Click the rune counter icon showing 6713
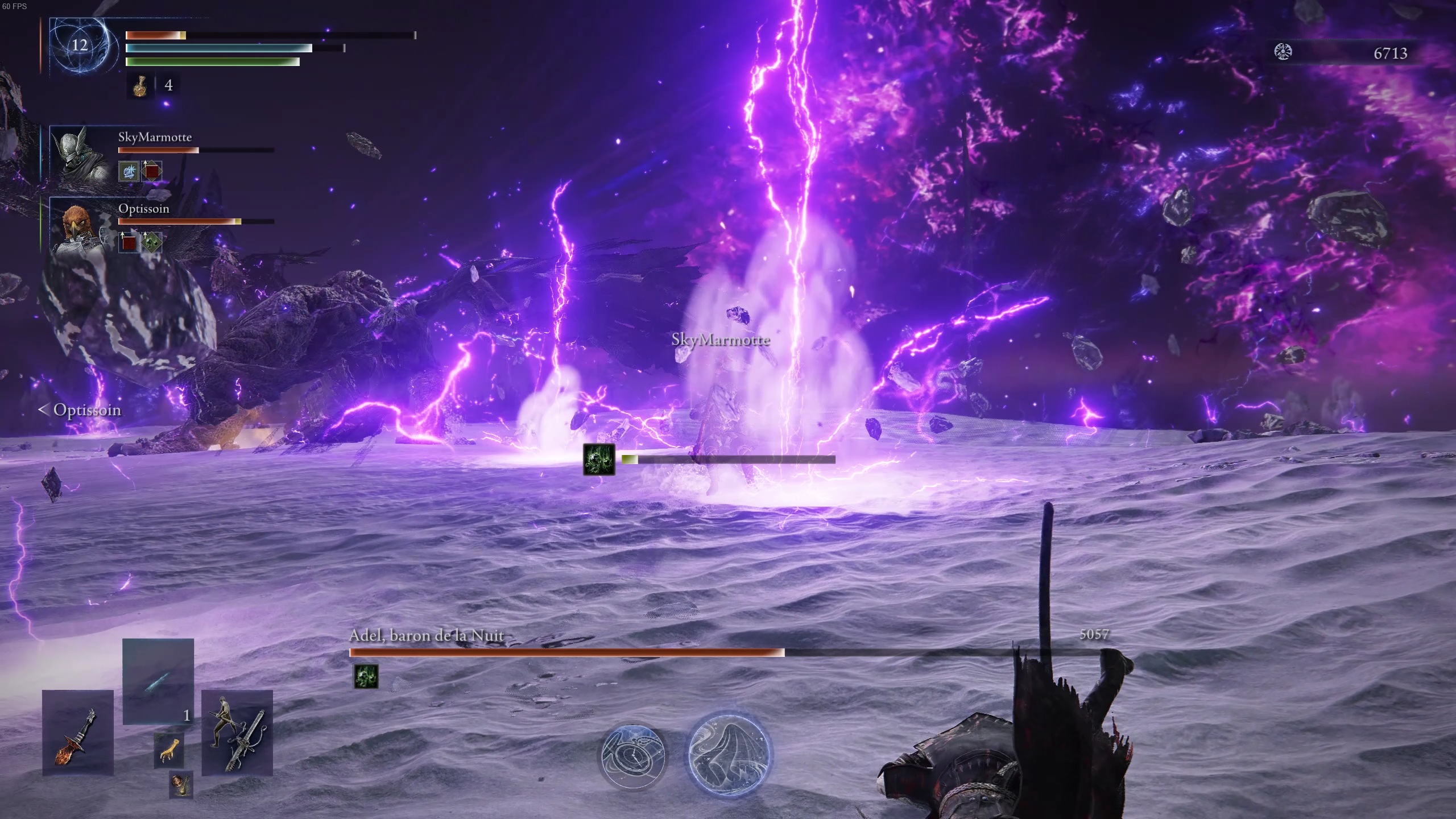Screen dimensions: 1456x819 [x=1284, y=53]
